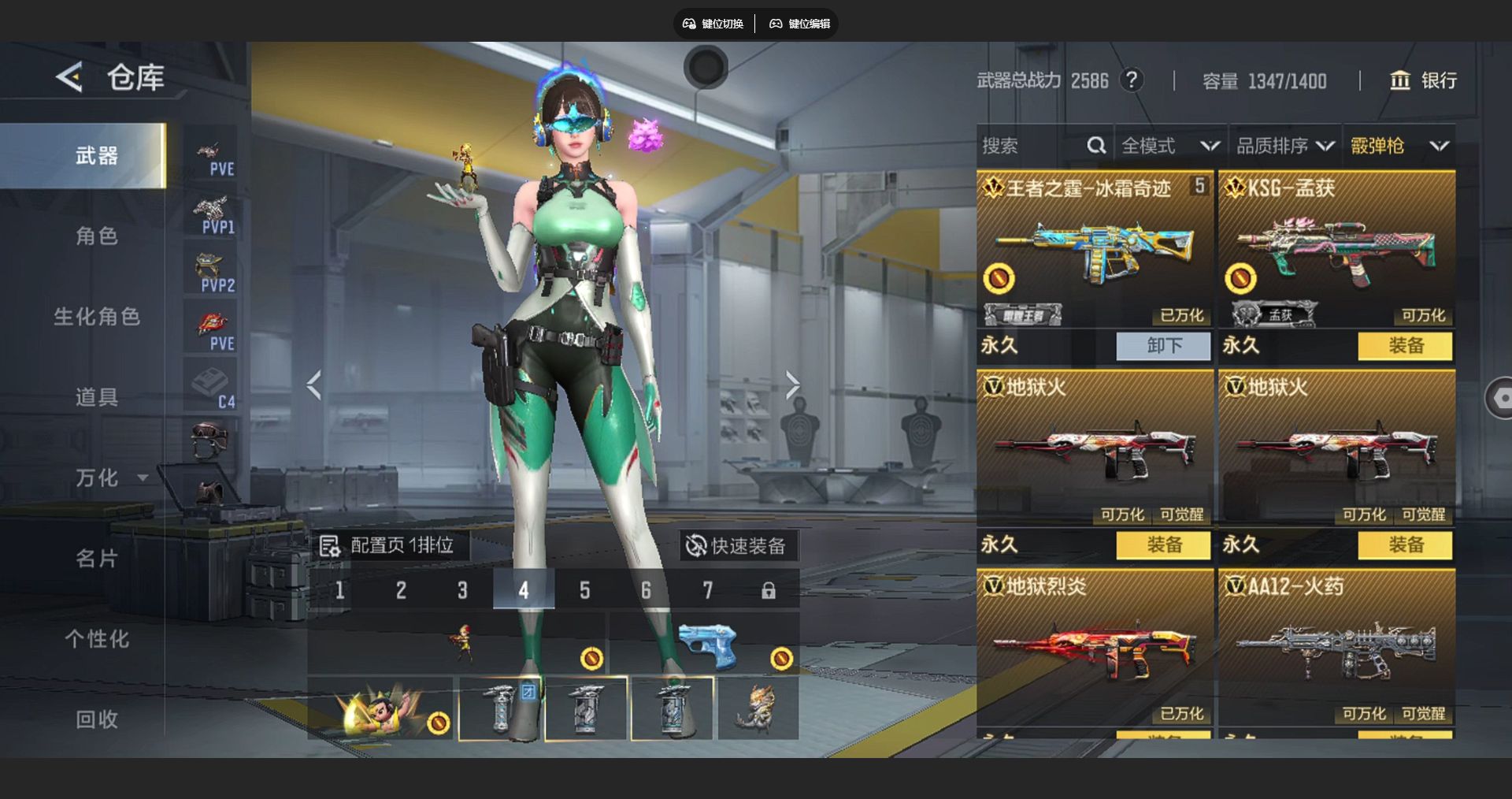Open 键位编辑 key mapping editor

(x=800, y=24)
